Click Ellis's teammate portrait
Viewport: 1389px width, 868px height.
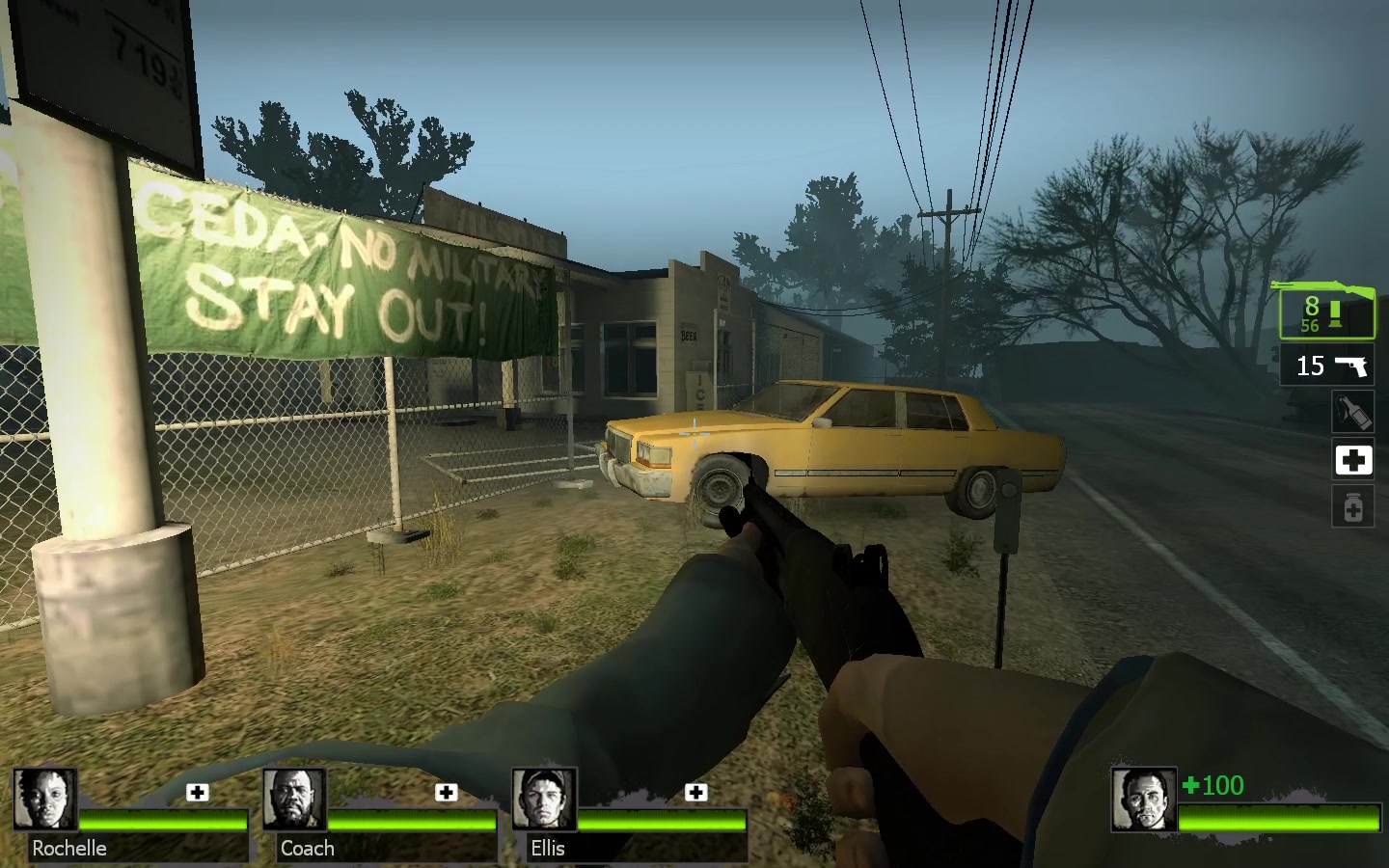click(x=544, y=800)
